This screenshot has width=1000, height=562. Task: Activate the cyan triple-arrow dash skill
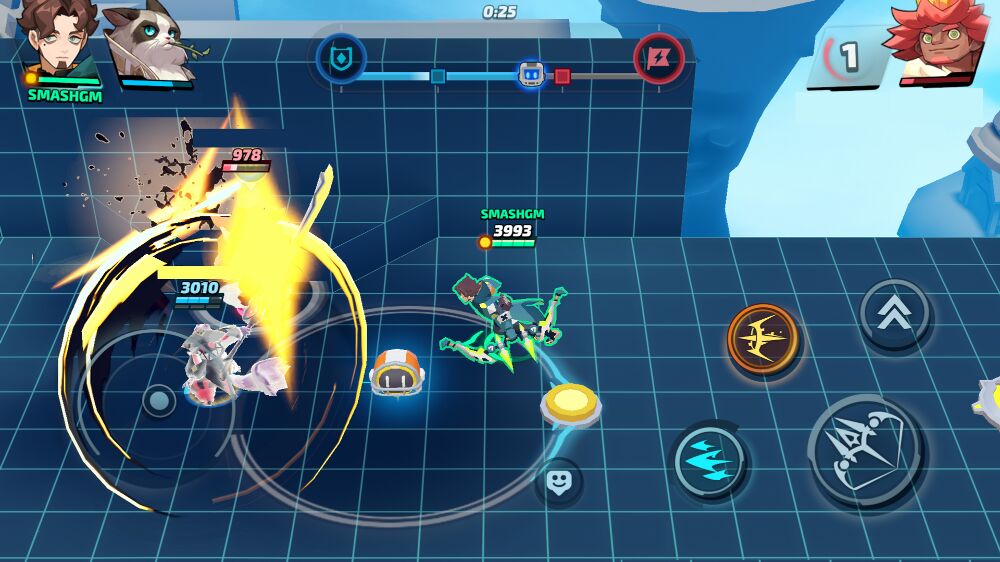click(x=709, y=461)
